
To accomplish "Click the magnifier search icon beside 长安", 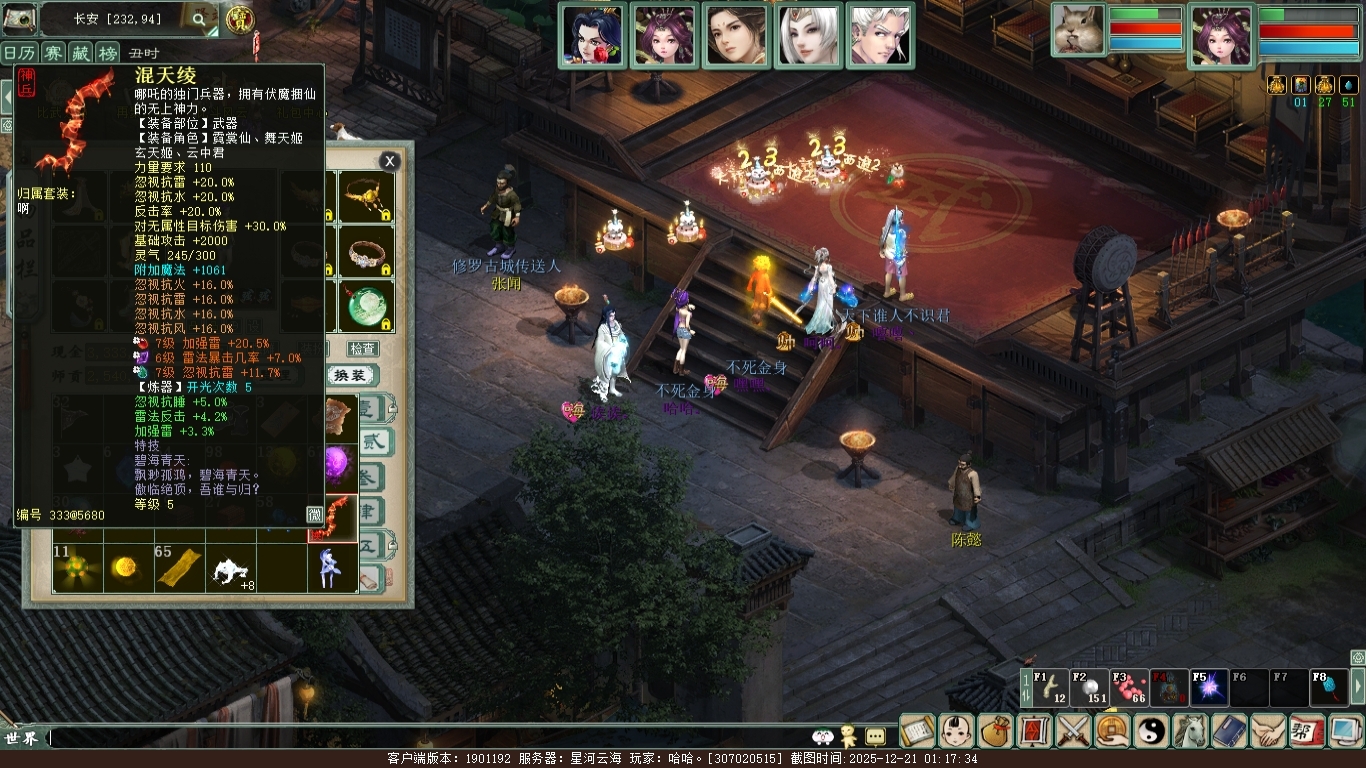I will [x=199, y=18].
